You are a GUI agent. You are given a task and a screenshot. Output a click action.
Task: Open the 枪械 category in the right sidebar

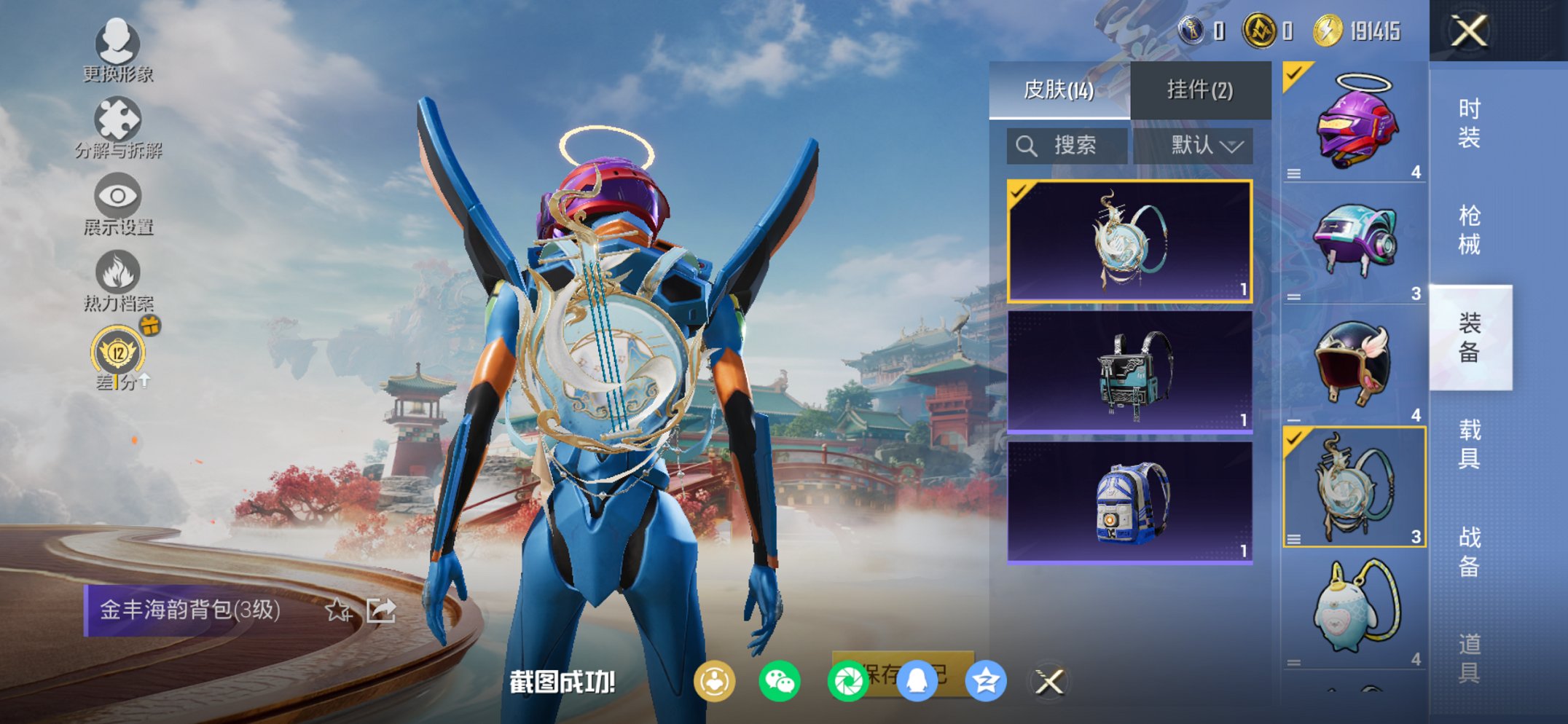(x=1470, y=228)
